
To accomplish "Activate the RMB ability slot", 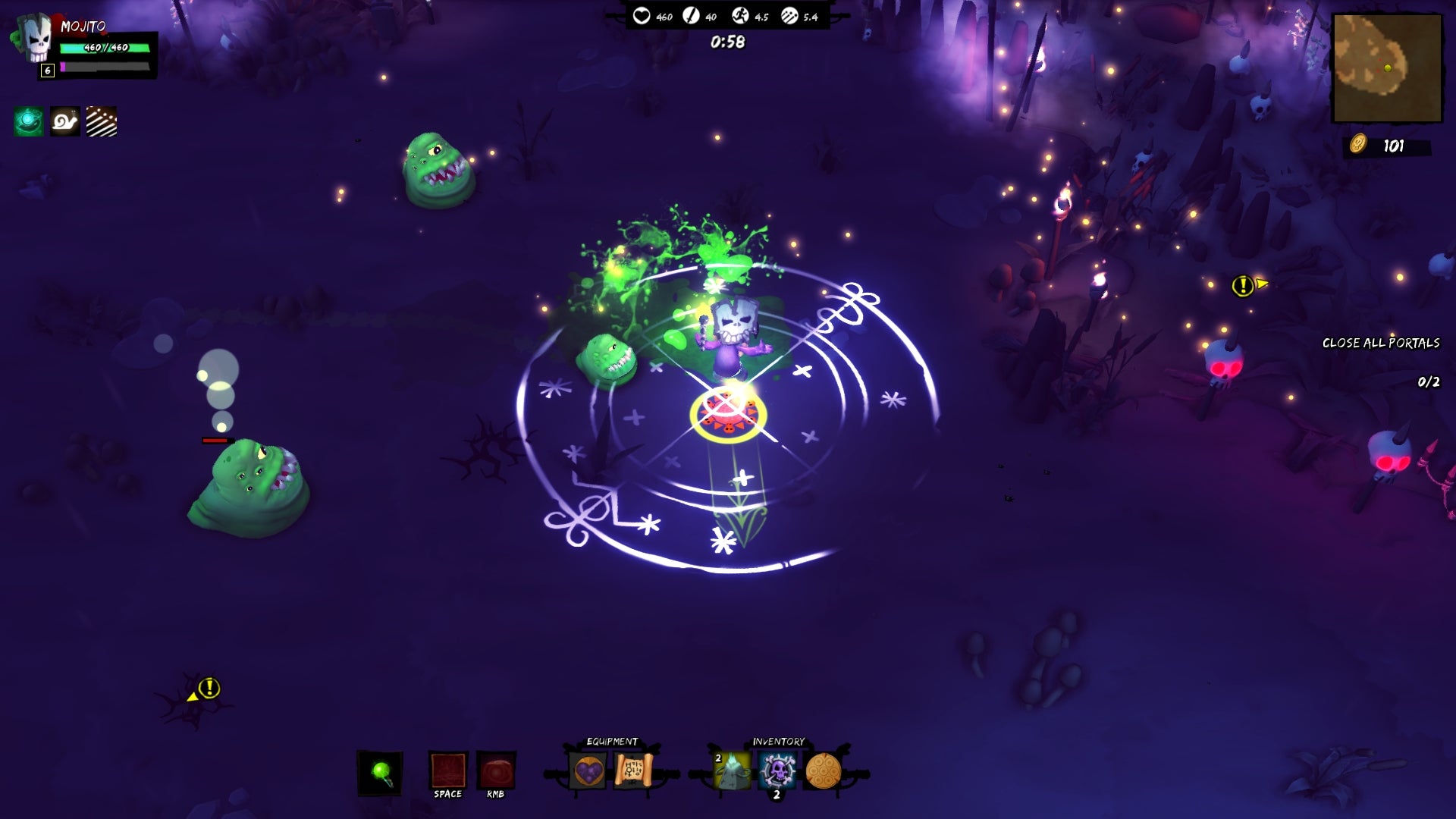I will point(496,771).
